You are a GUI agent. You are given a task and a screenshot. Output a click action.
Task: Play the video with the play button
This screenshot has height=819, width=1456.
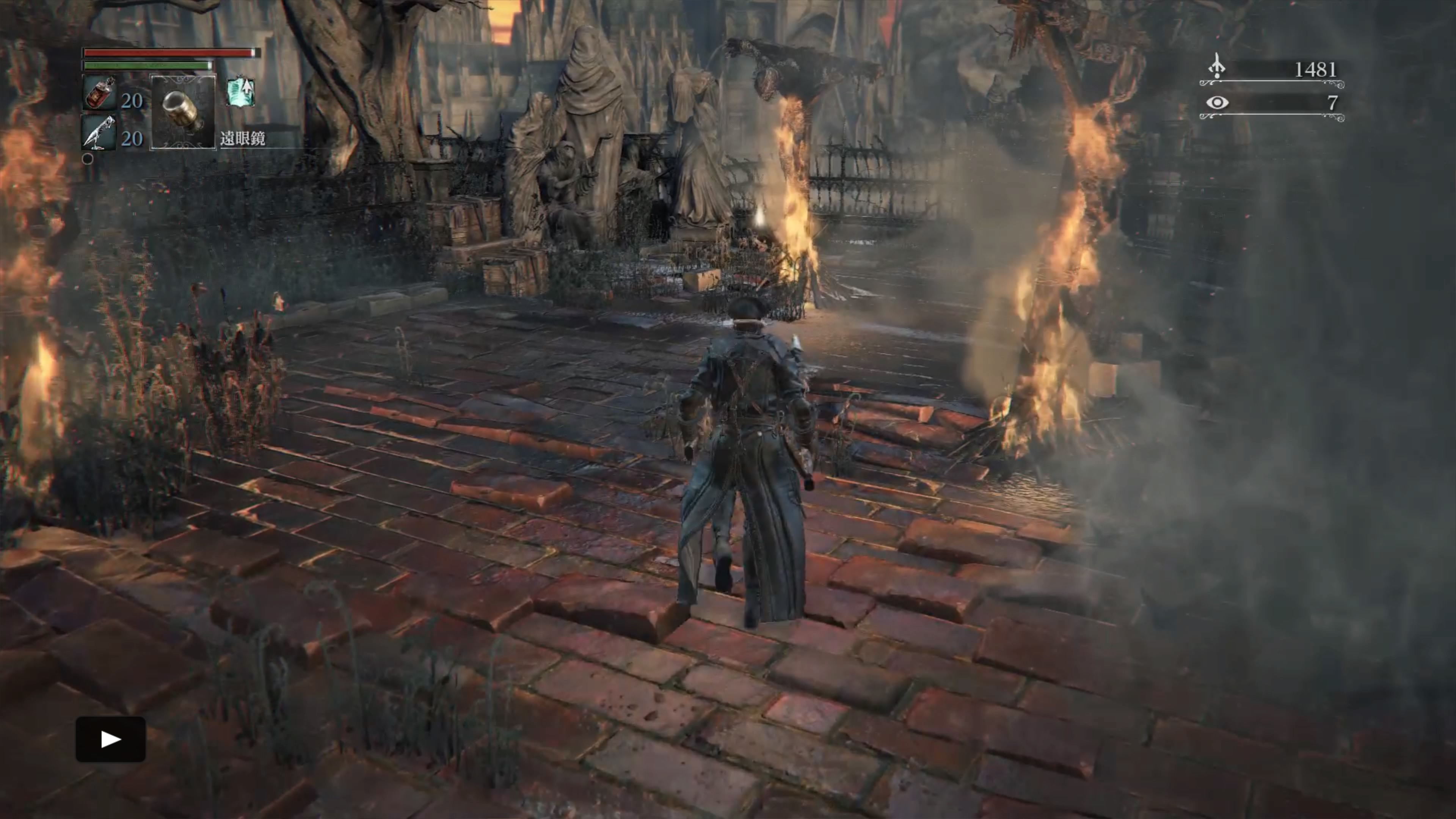click(x=111, y=739)
